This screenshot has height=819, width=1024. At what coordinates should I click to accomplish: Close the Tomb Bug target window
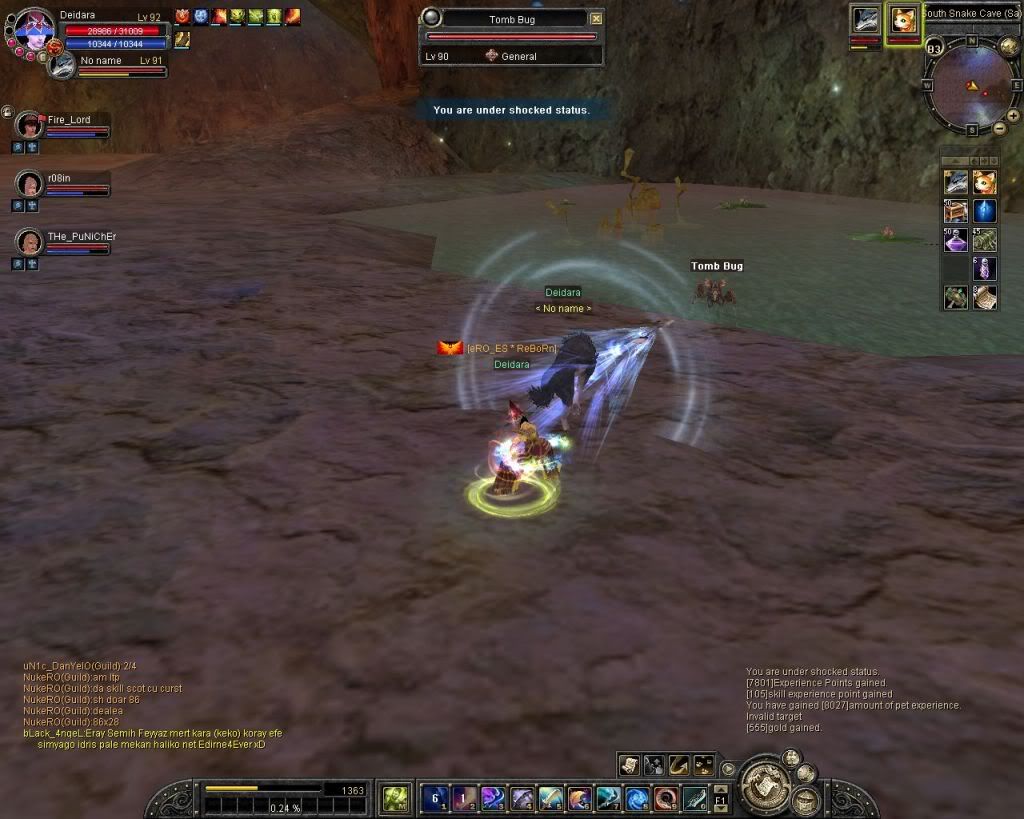[x=596, y=19]
